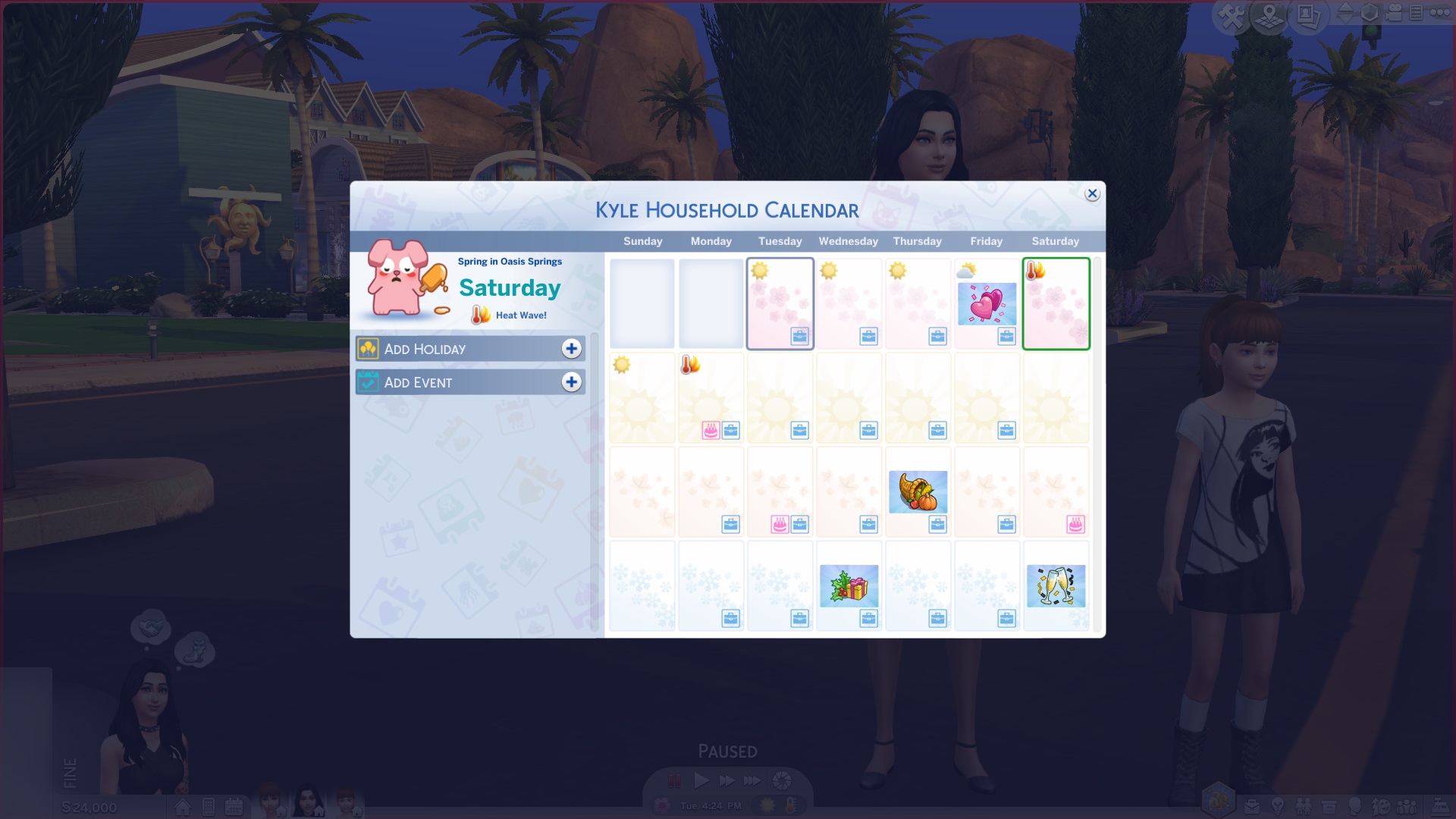Viewport: 1456px width, 819px height.
Task: Expand the more options ellipsis in top toolbar
Action: click(x=1439, y=13)
